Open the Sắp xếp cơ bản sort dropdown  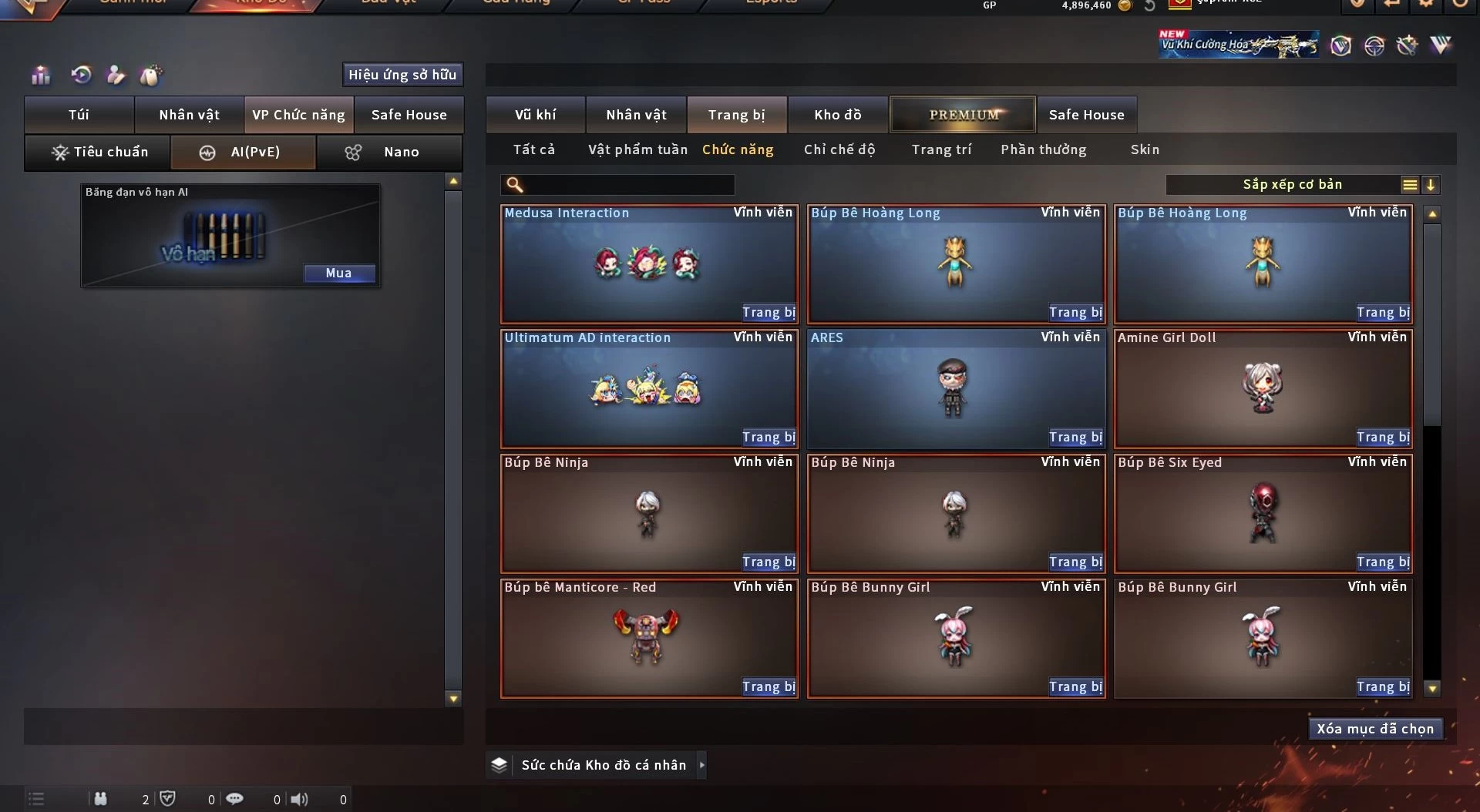pyautogui.click(x=1292, y=185)
